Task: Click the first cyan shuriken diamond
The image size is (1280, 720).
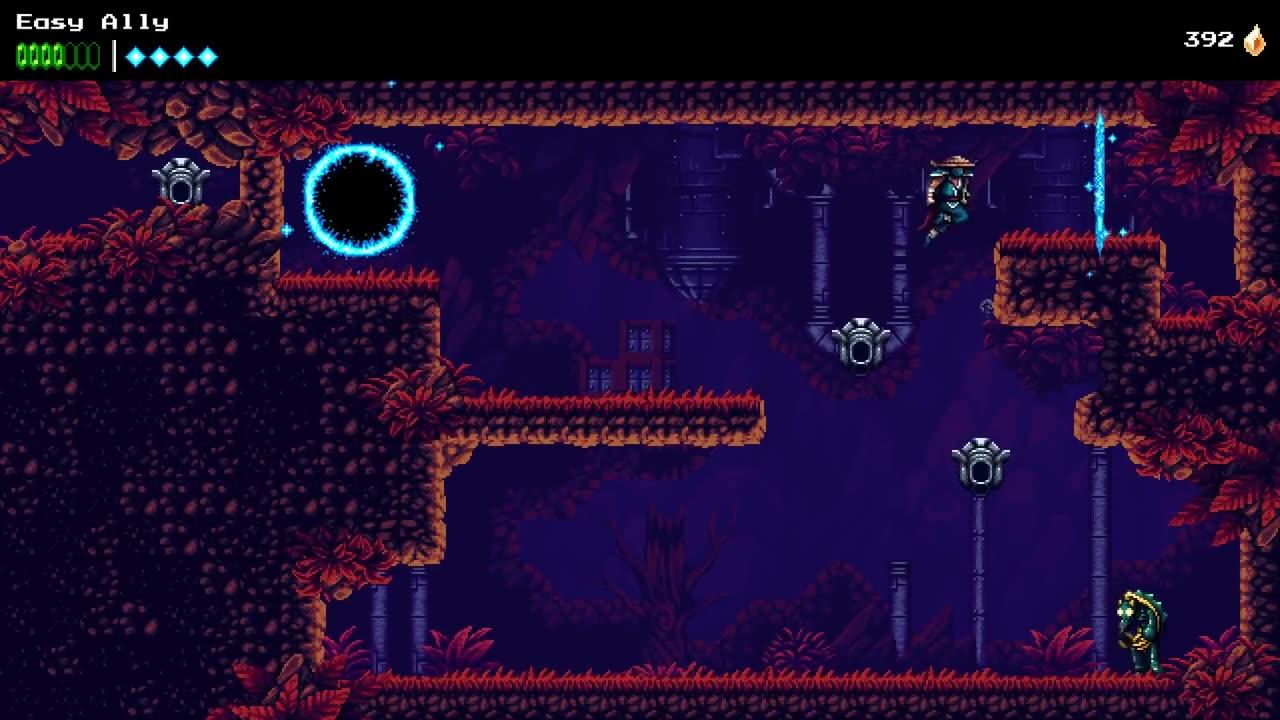Action: pyautogui.click(x=136, y=55)
